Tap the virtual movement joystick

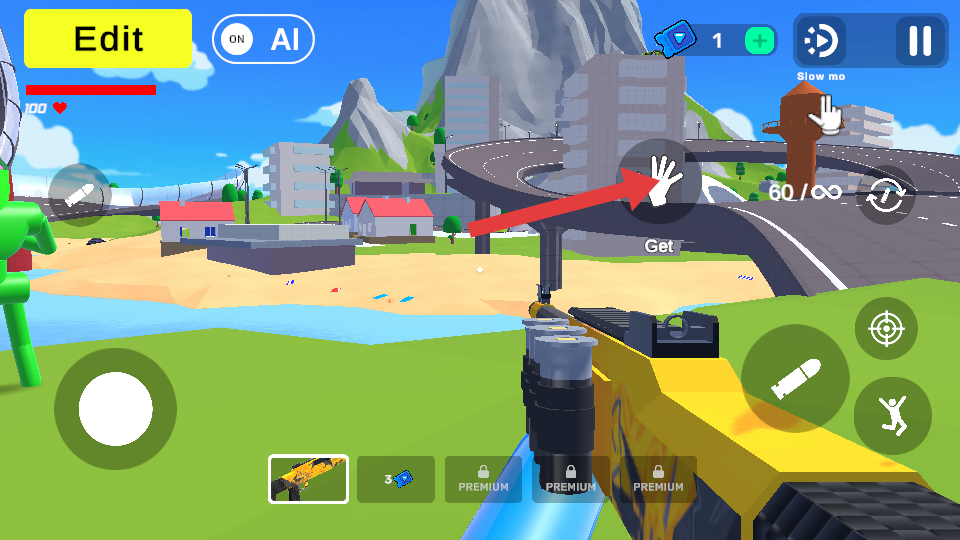point(115,409)
